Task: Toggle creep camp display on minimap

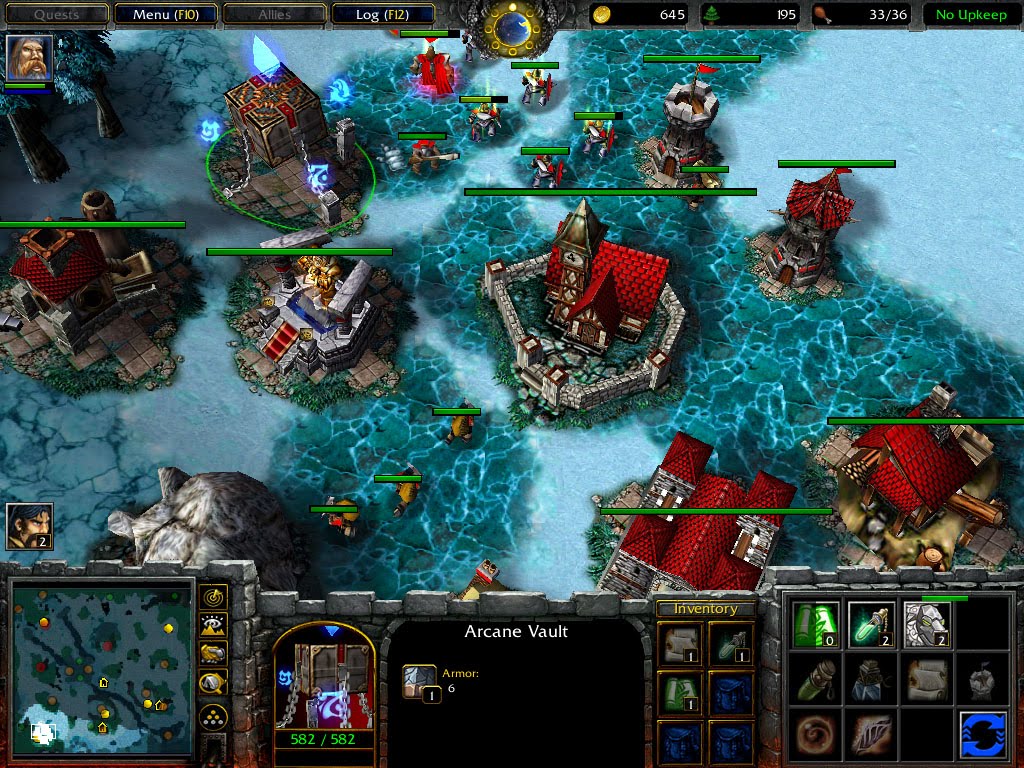Action: 213,684
